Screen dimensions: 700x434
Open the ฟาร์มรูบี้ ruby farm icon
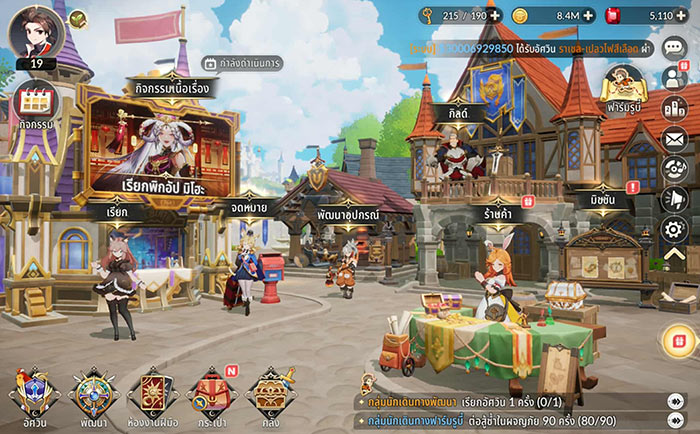coord(623,85)
